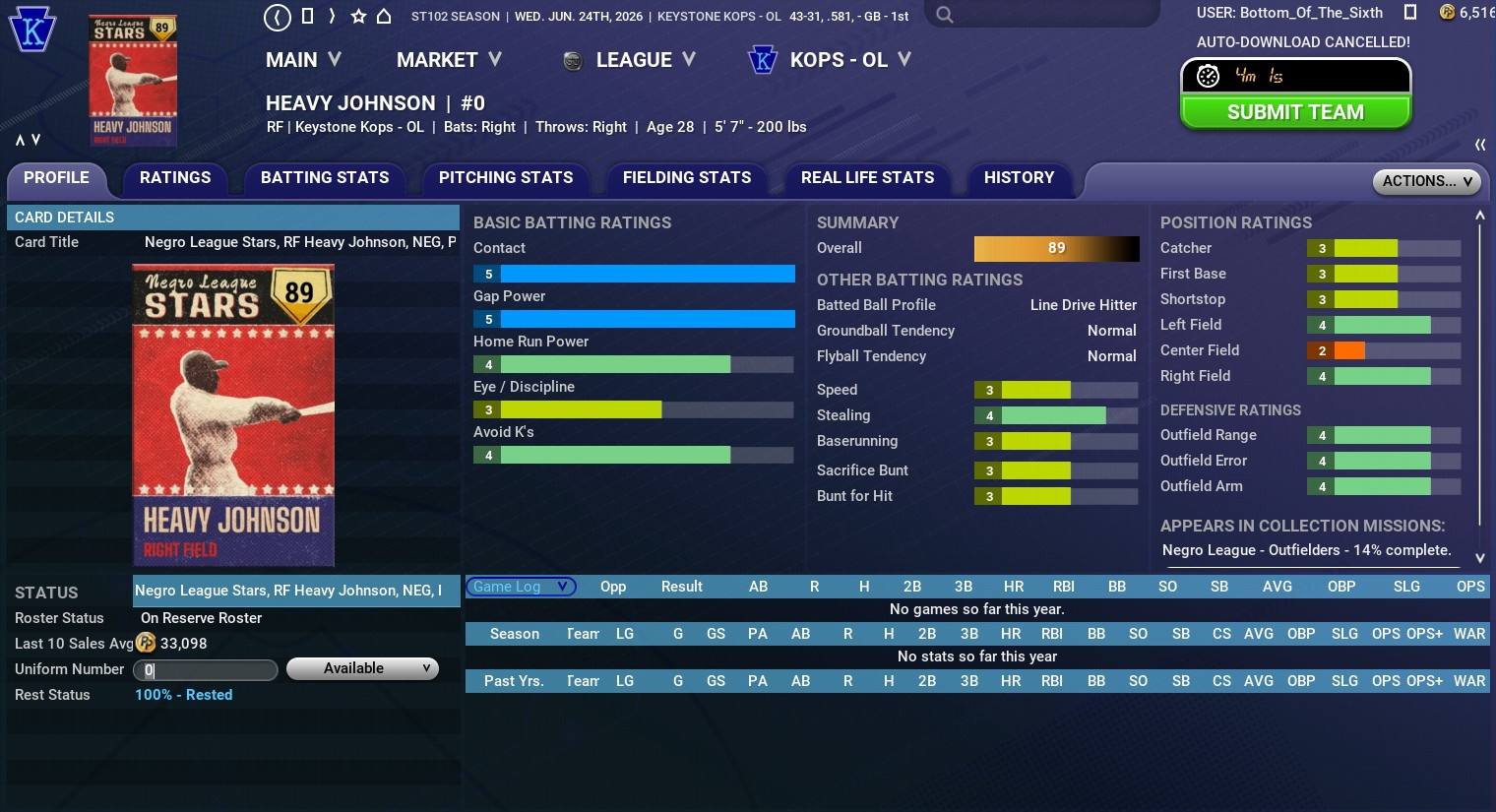Click the search magnifier icon
The width and height of the screenshot is (1496, 812).
945,15
